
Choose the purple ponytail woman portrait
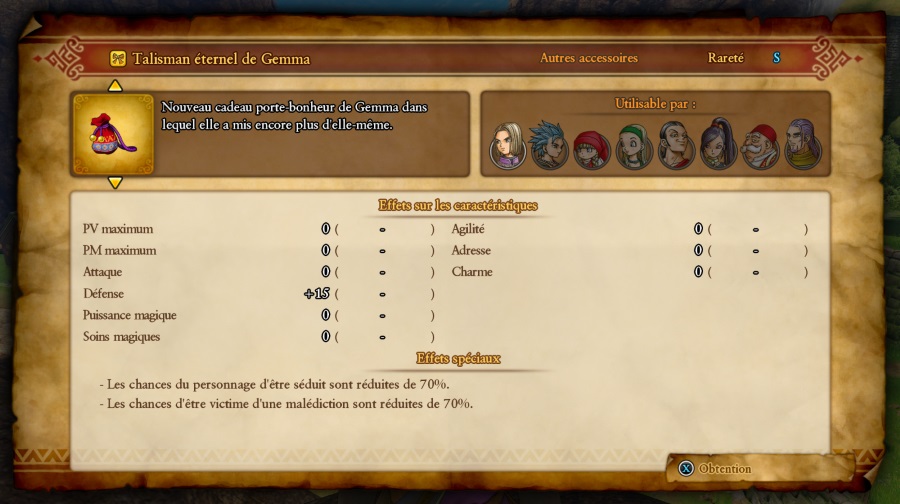point(718,146)
